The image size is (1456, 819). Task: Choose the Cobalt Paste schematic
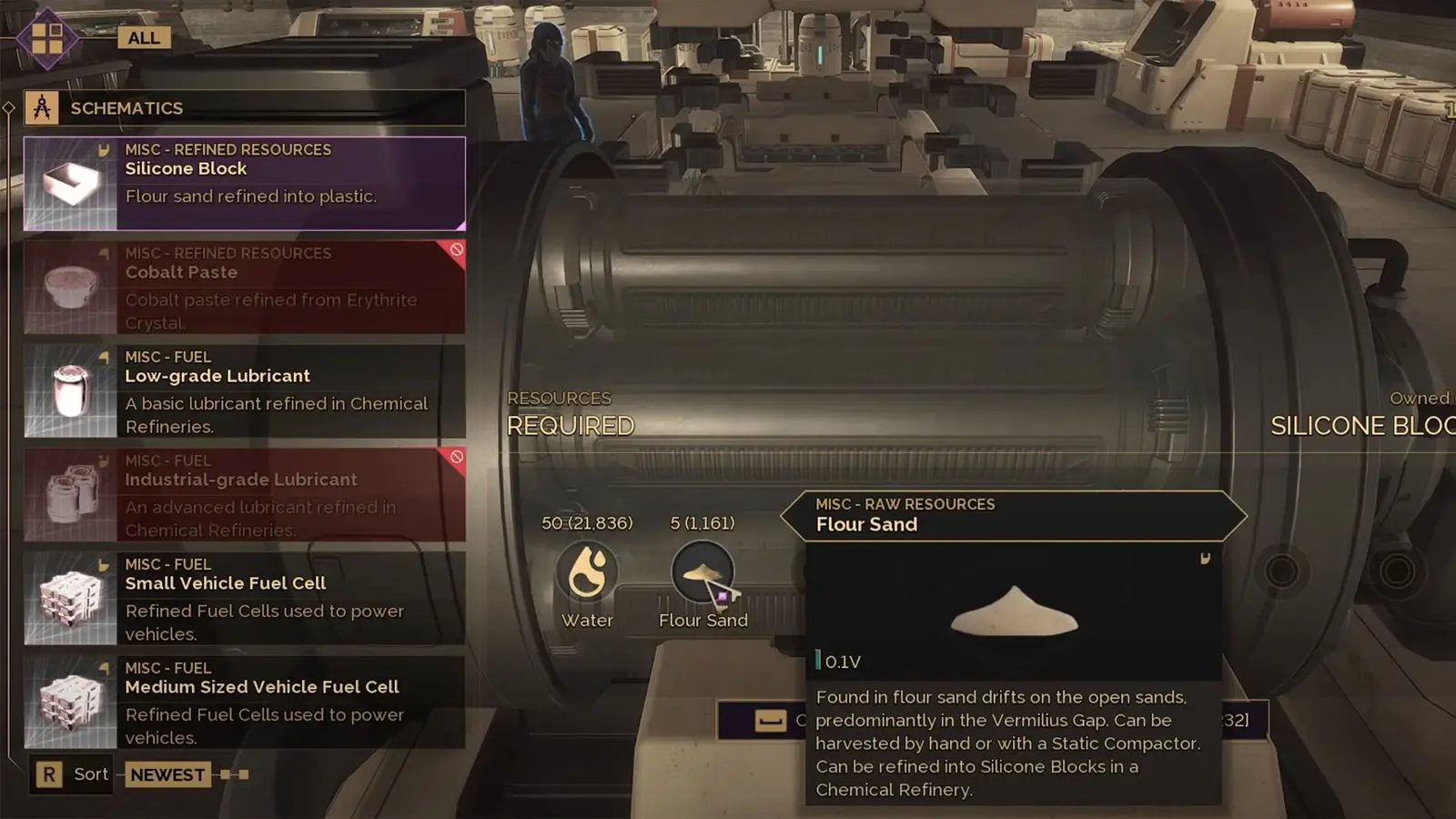pyautogui.click(x=244, y=287)
